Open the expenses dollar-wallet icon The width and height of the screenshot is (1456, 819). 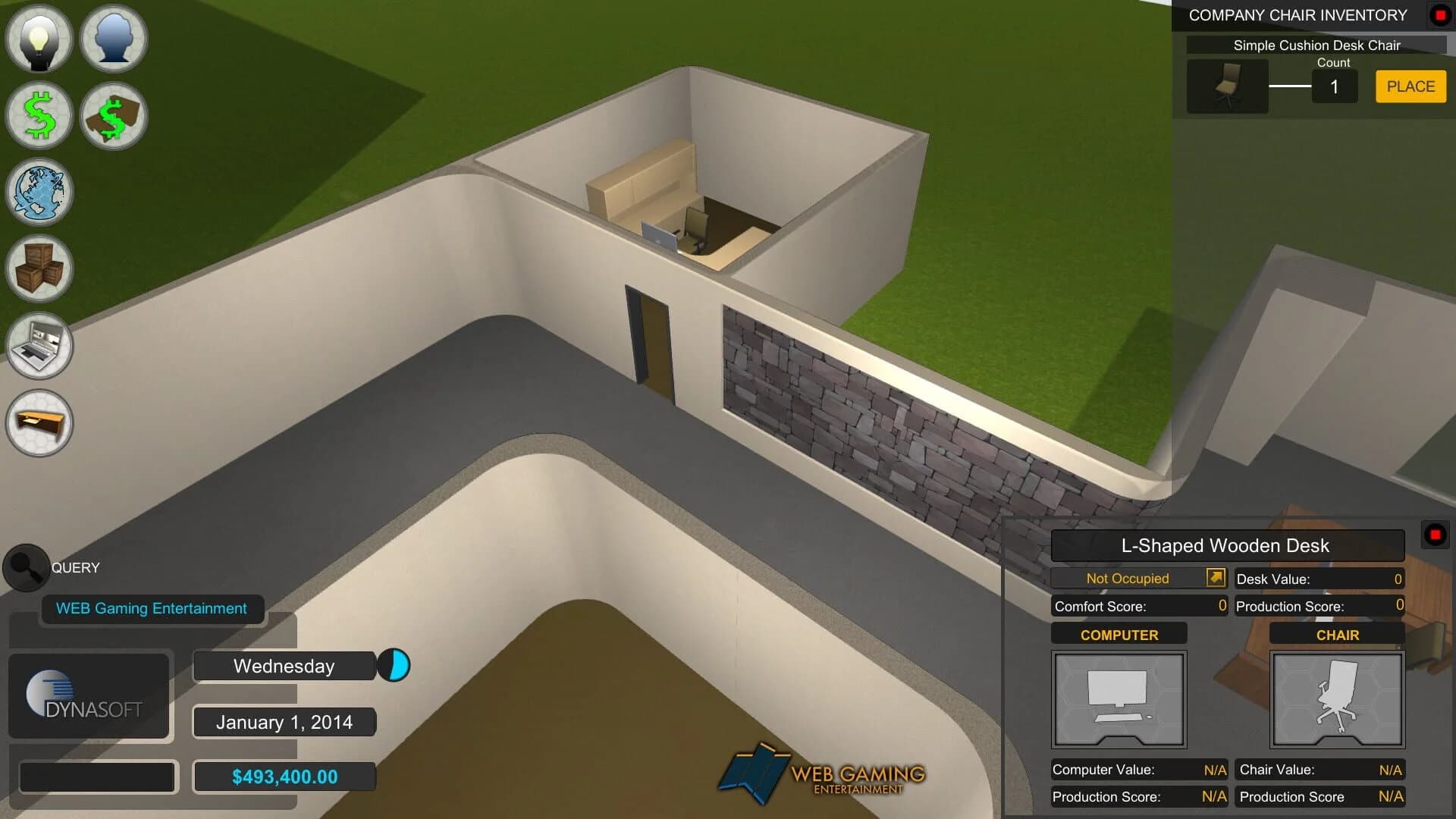pos(113,115)
